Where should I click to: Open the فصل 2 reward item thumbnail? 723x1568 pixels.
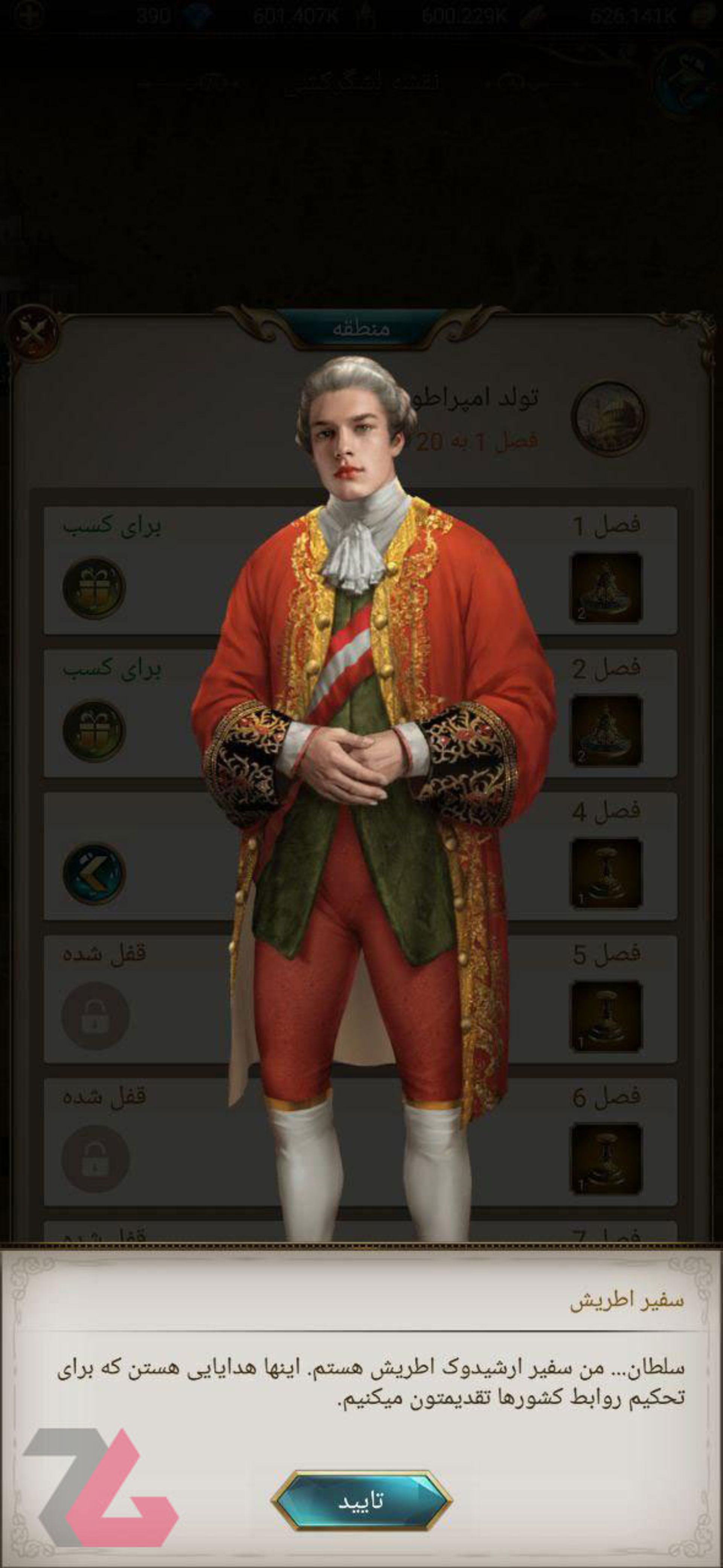(x=606, y=730)
